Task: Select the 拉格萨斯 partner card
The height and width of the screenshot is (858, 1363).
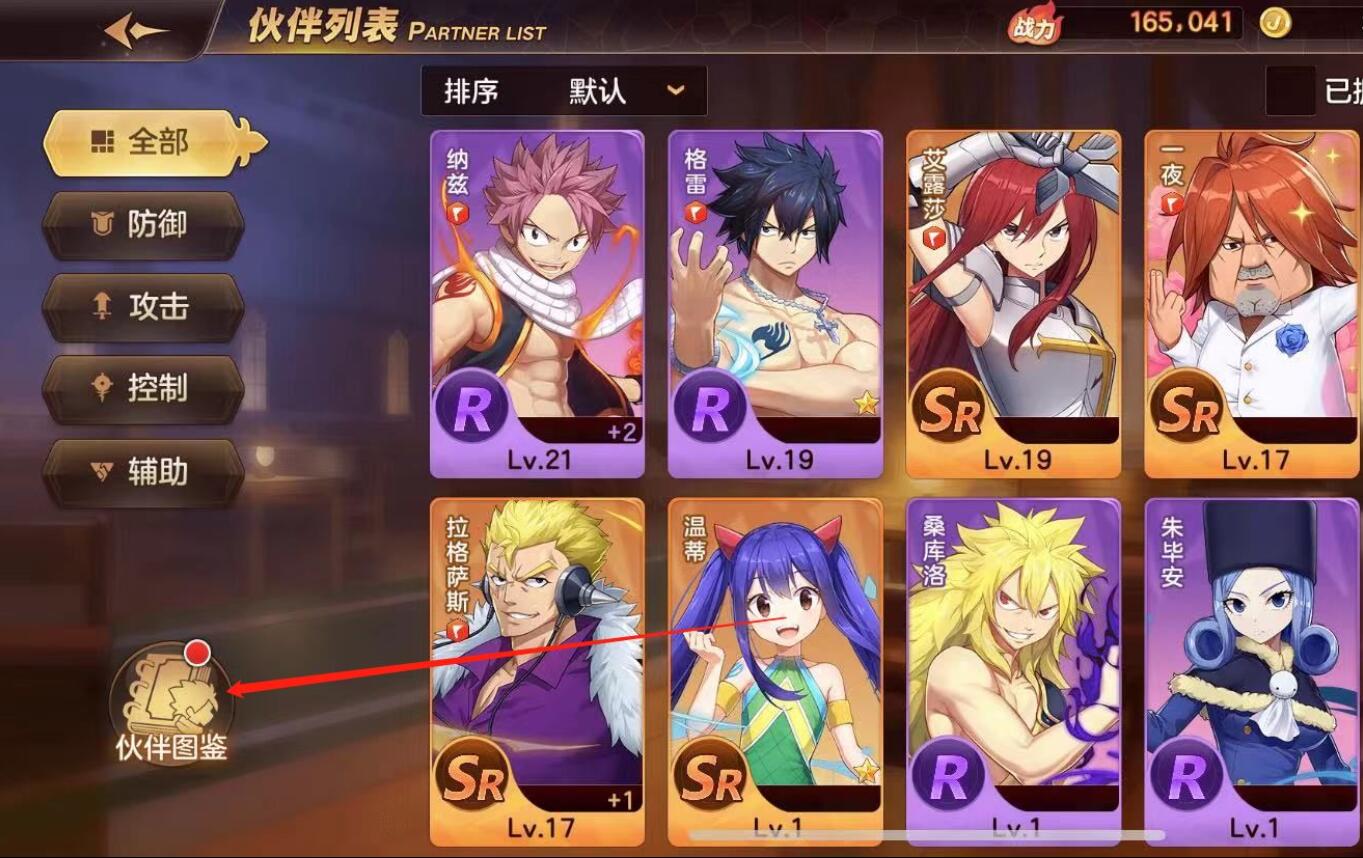Action: click(537, 670)
